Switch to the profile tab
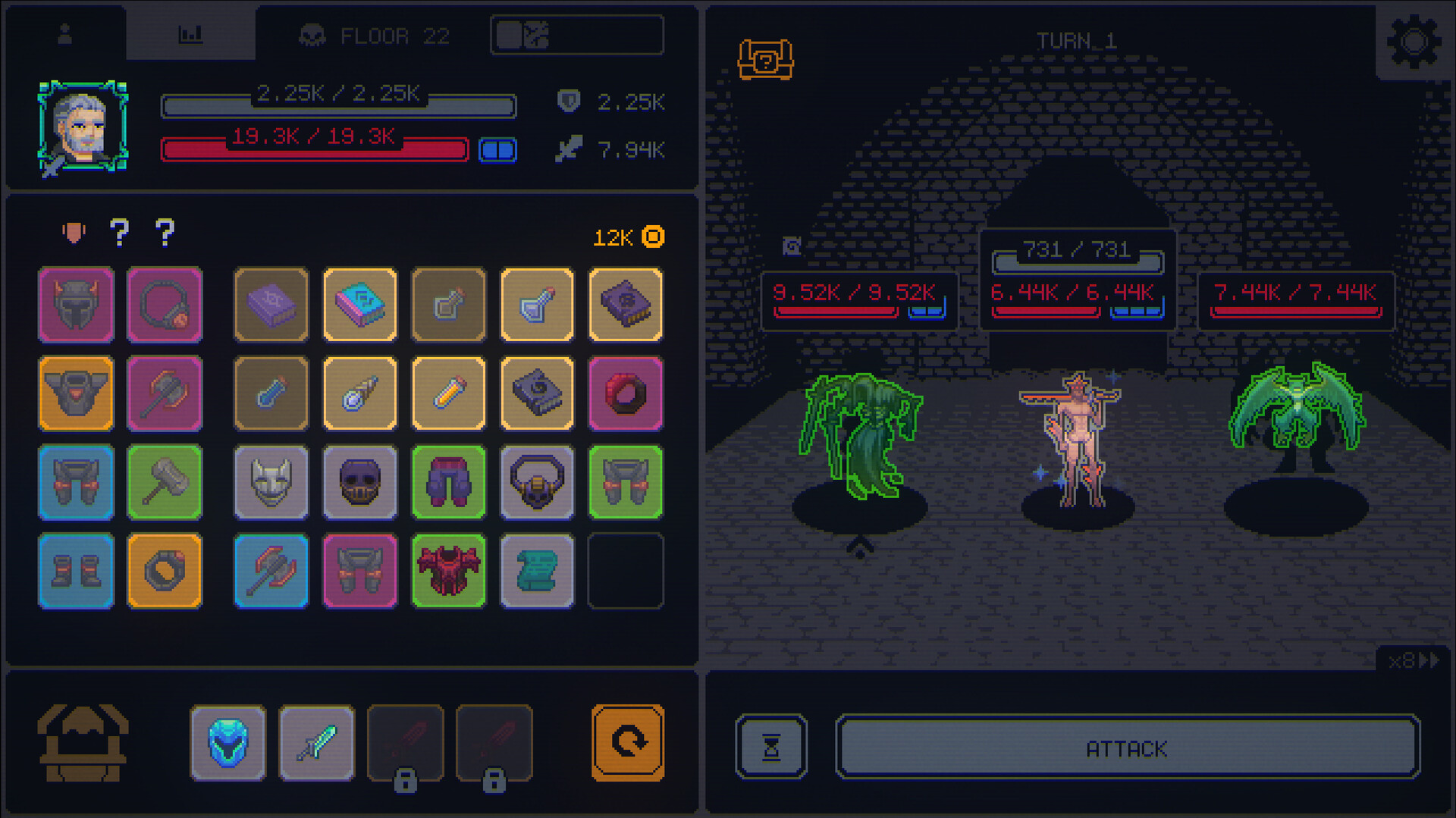Image resolution: width=1456 pixels, height=818 pixels. coord(65,33)
